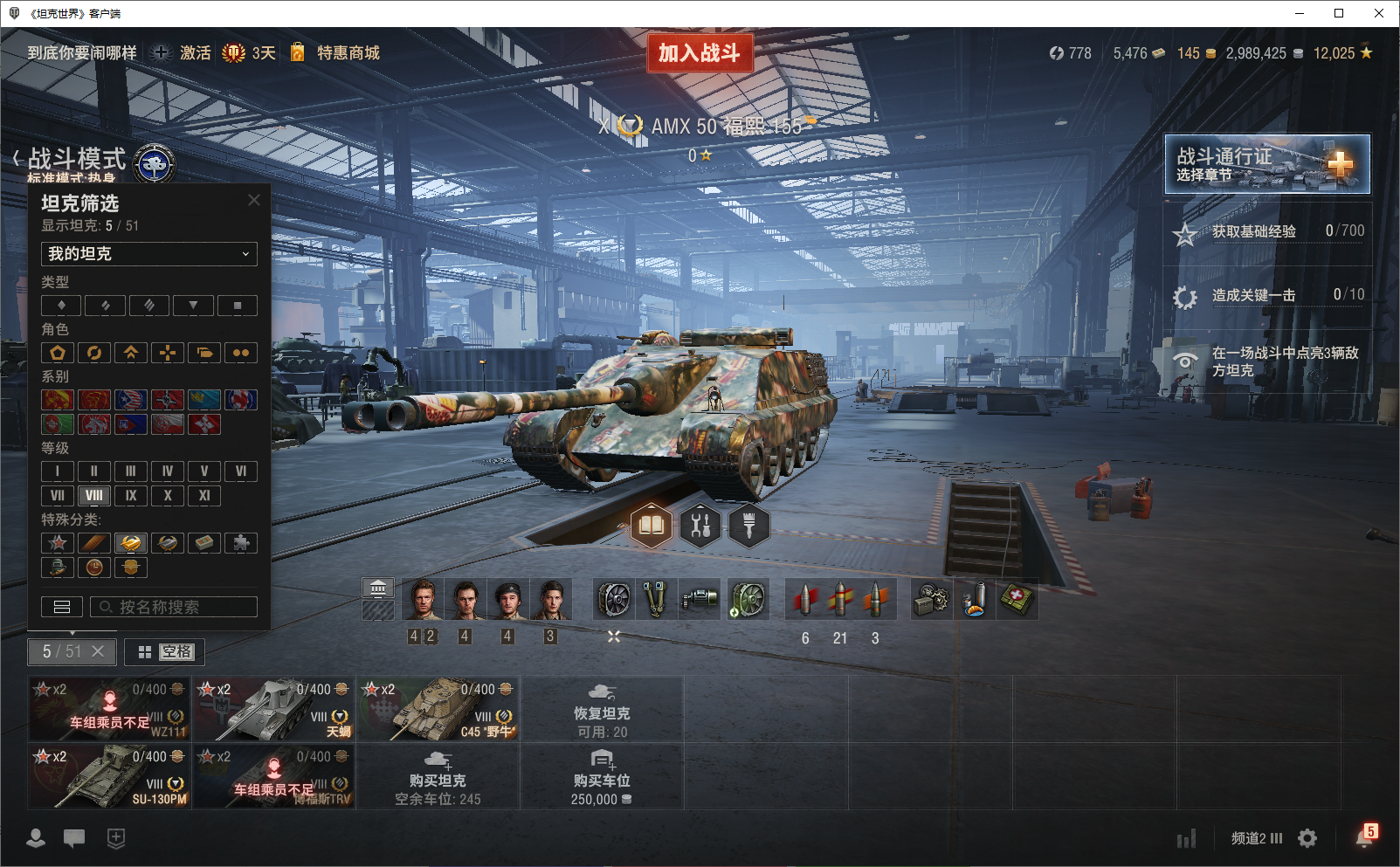The width and height of the screenshot is (1400, 867).
Task: Open the 特惠商城 store
Action: click(348, 53)
